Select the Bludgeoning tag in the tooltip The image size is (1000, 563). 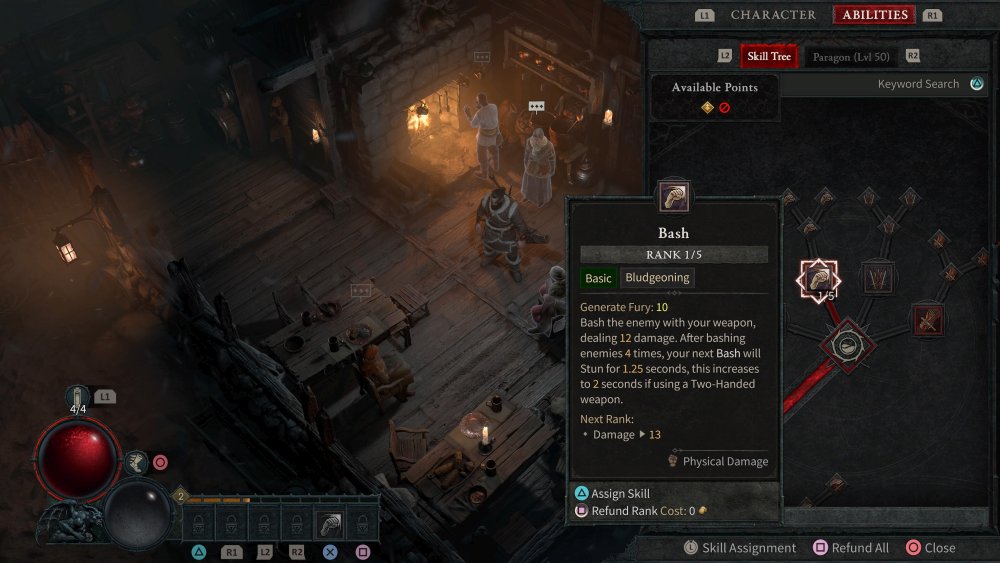[x=657, y=278]
